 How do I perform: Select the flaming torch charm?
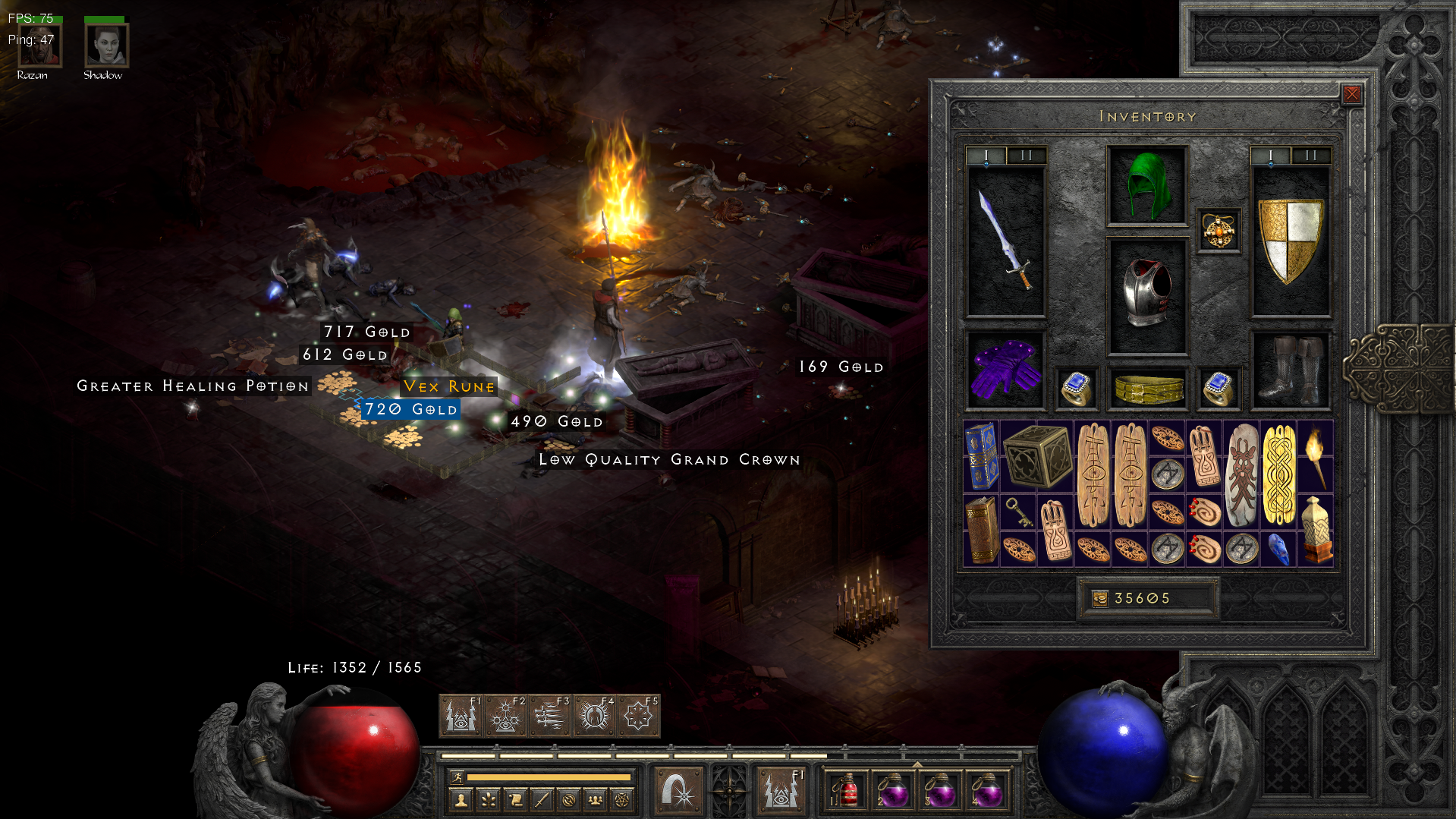(x=1315, y=455)
